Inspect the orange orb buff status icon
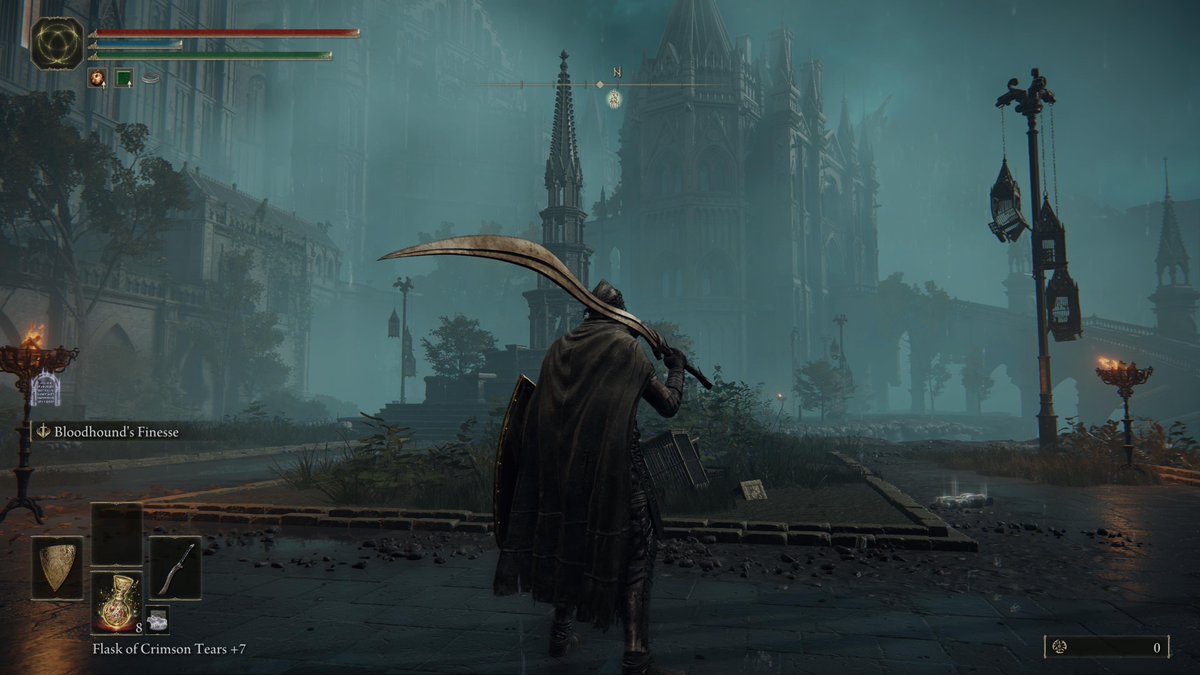 [98, 77]
